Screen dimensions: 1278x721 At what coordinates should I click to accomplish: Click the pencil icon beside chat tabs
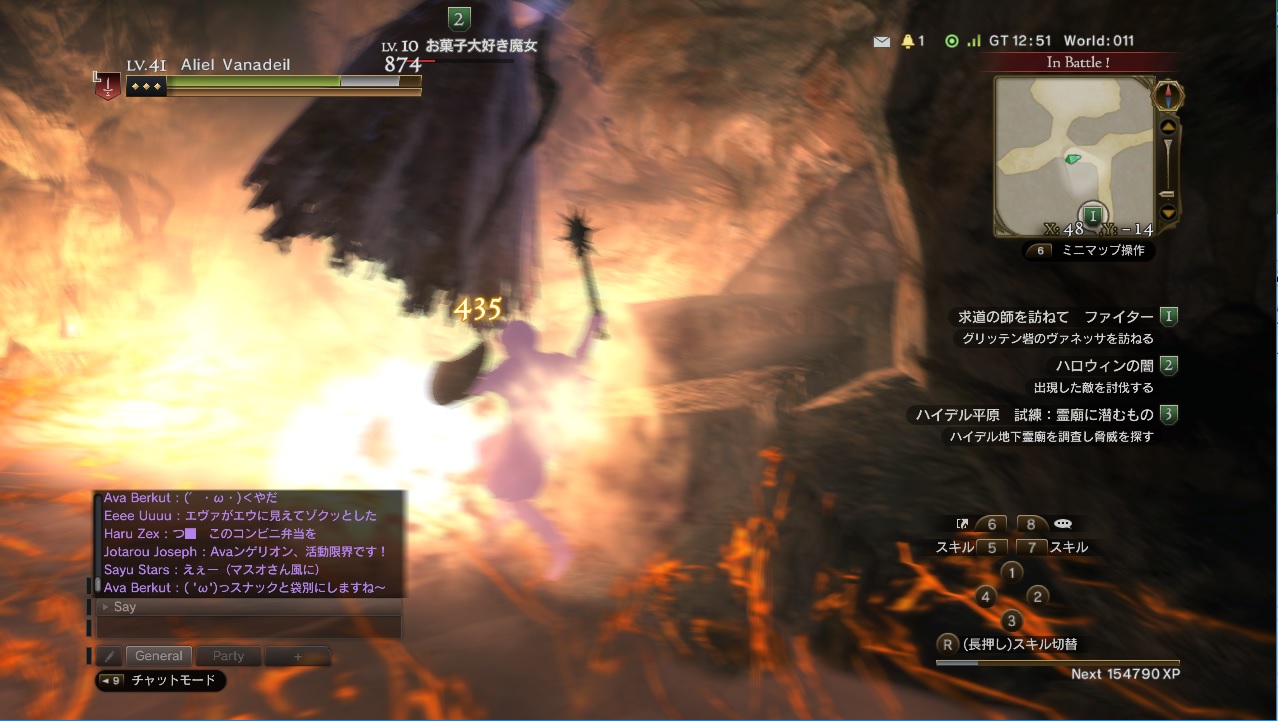tap(110, 656)
